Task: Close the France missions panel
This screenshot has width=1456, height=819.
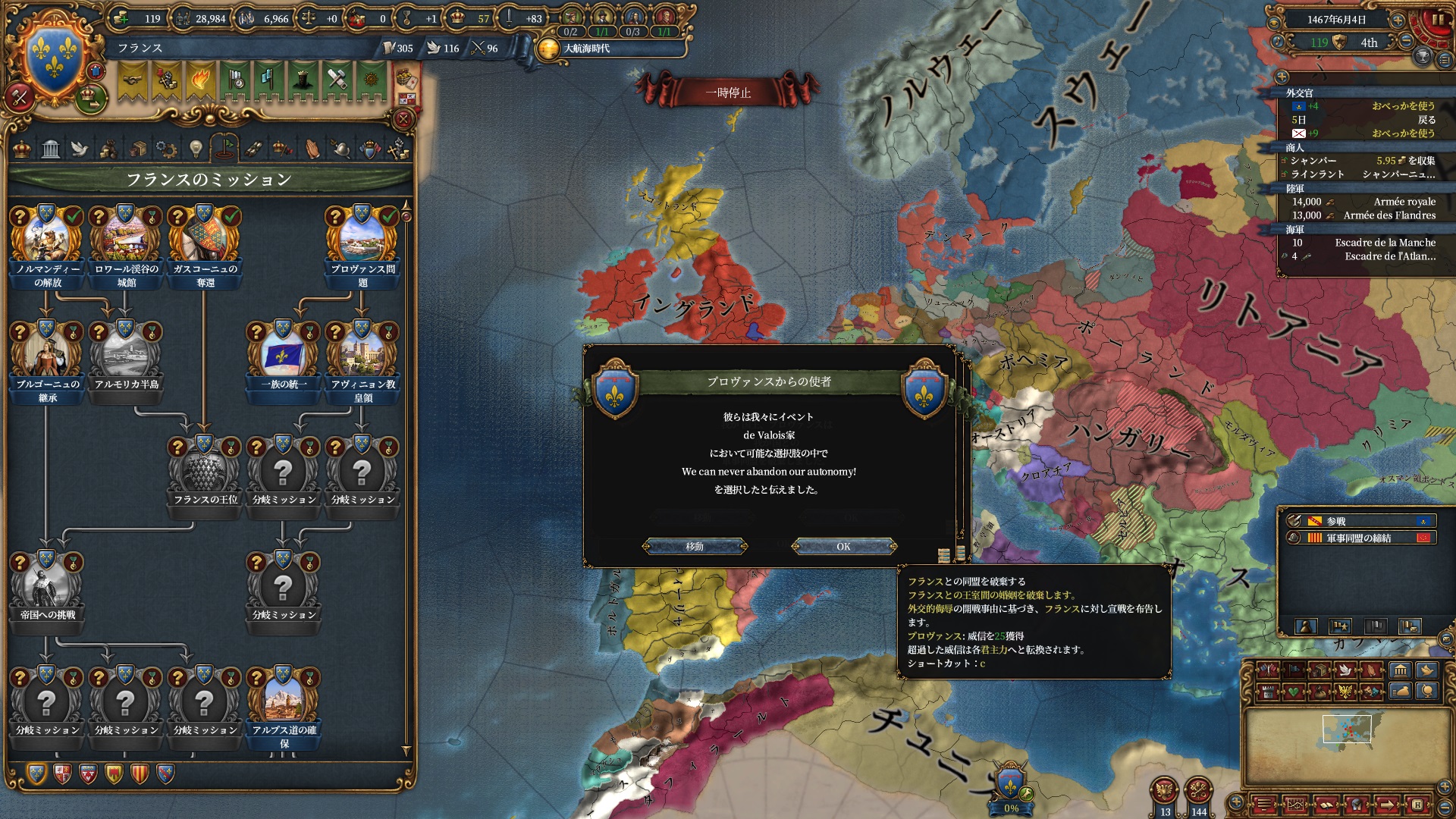Action: coord(403,119)
